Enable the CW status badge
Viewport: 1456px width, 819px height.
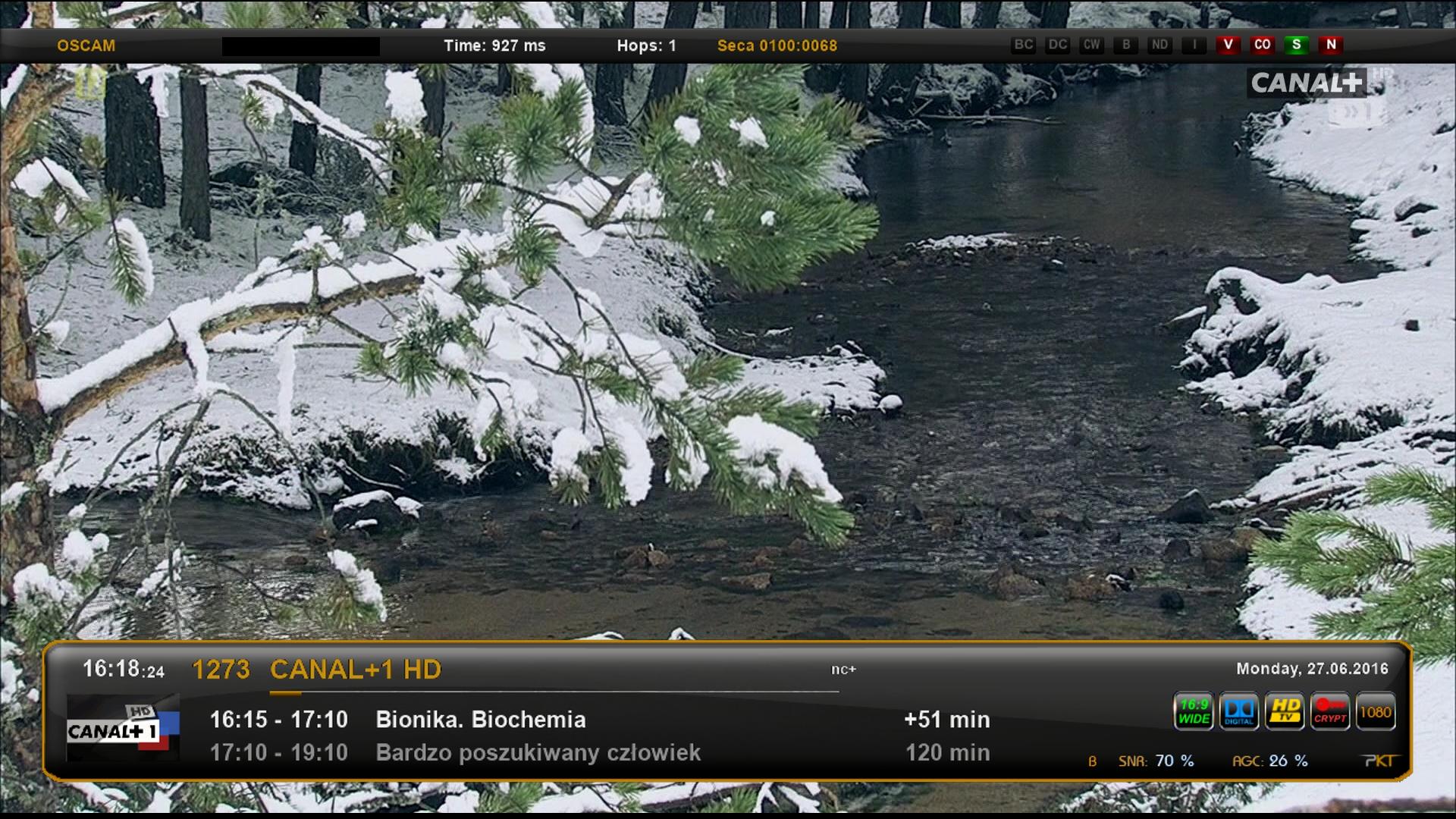coord(1091,45)
